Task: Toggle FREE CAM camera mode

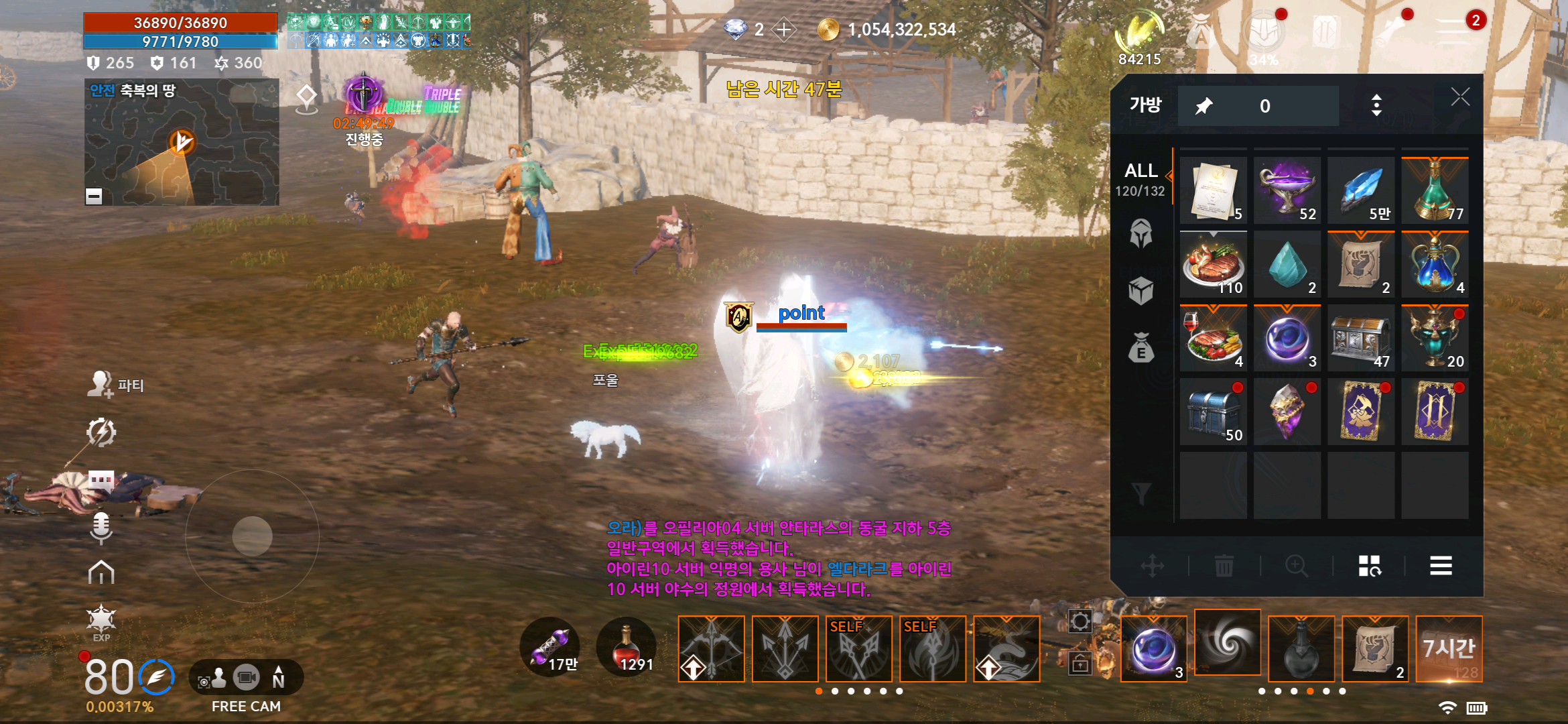Action: (x=246, y=679)
